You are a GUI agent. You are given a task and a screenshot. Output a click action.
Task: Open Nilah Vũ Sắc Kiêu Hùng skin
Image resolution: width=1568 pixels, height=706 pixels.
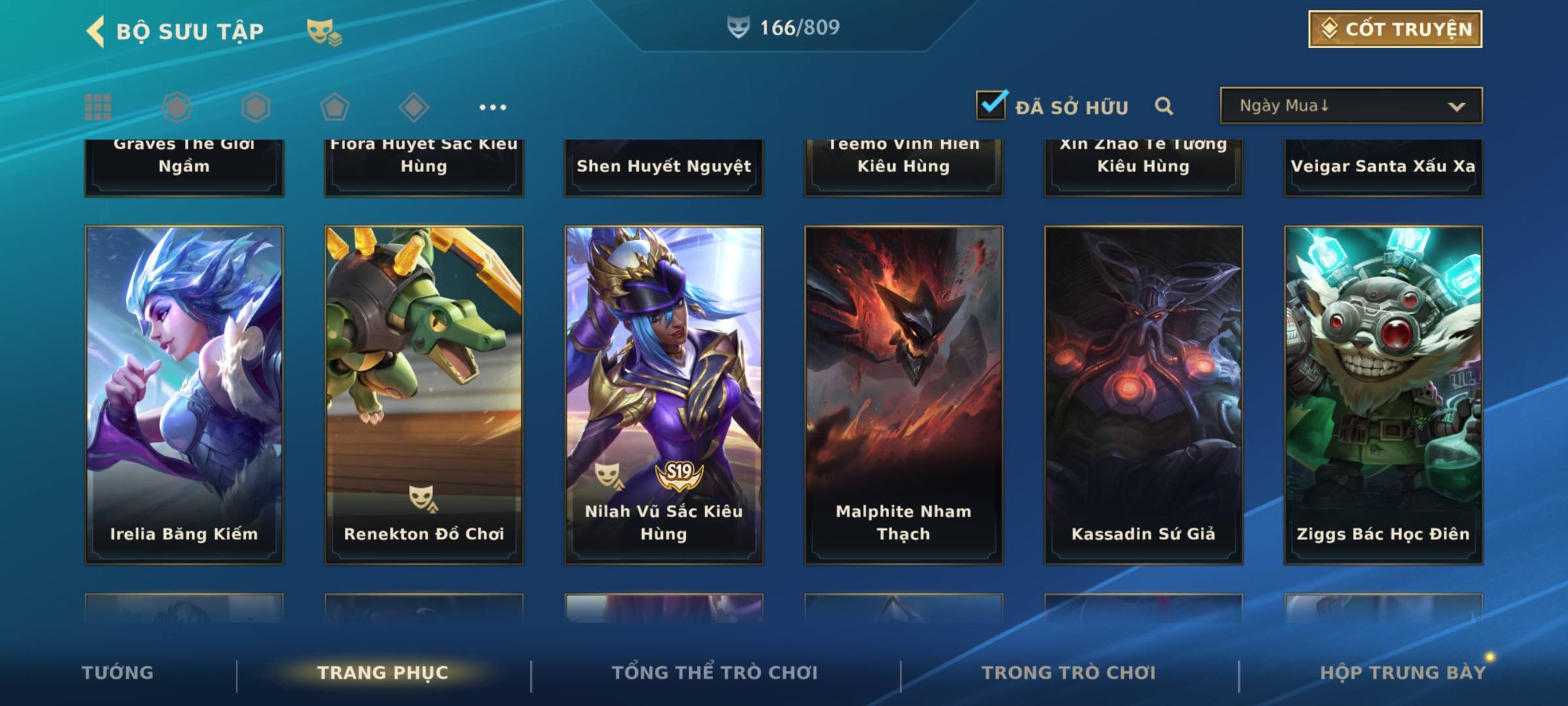pyautogui.click(x=664, y=395)
